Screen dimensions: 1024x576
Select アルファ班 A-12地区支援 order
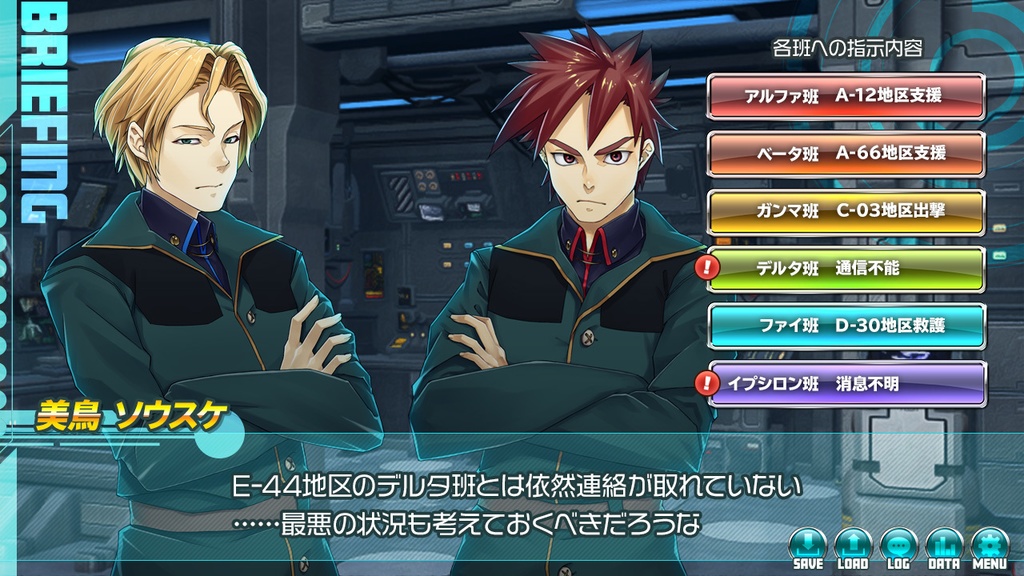846,96
